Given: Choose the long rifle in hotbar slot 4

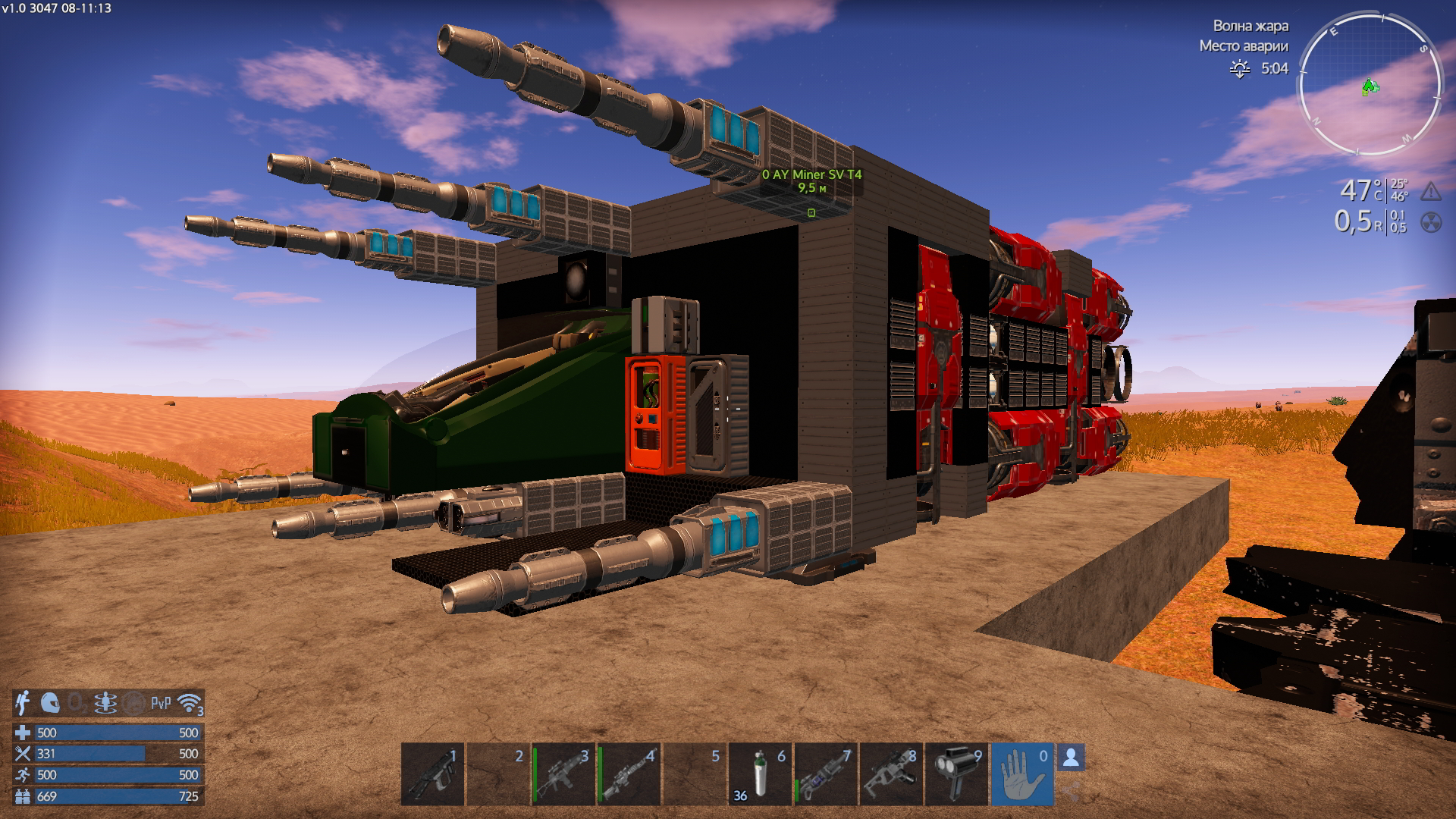Looking at the screenshot, I should [629, 773].
